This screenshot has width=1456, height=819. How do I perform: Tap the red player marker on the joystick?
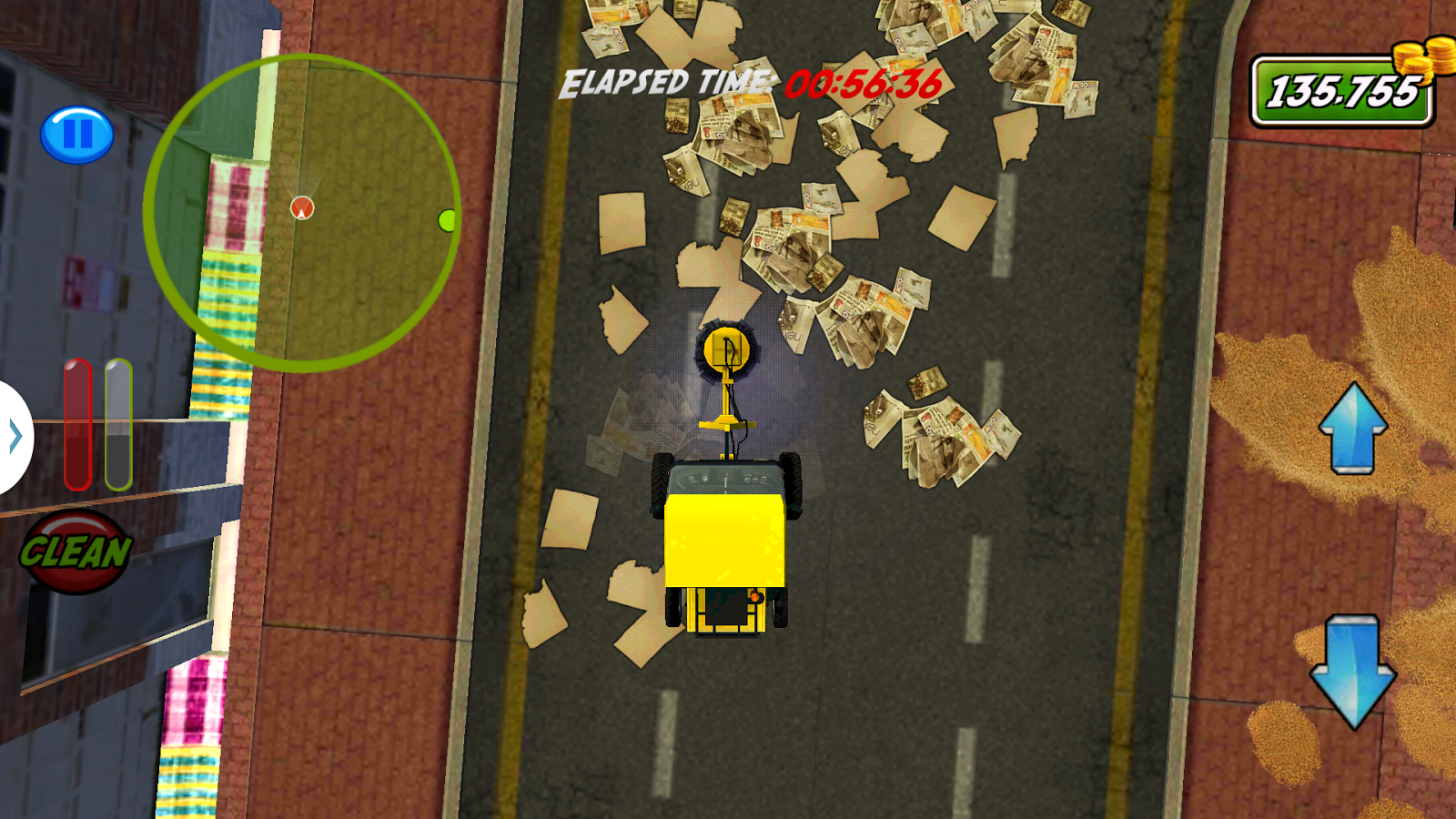[x=300, y=208]
